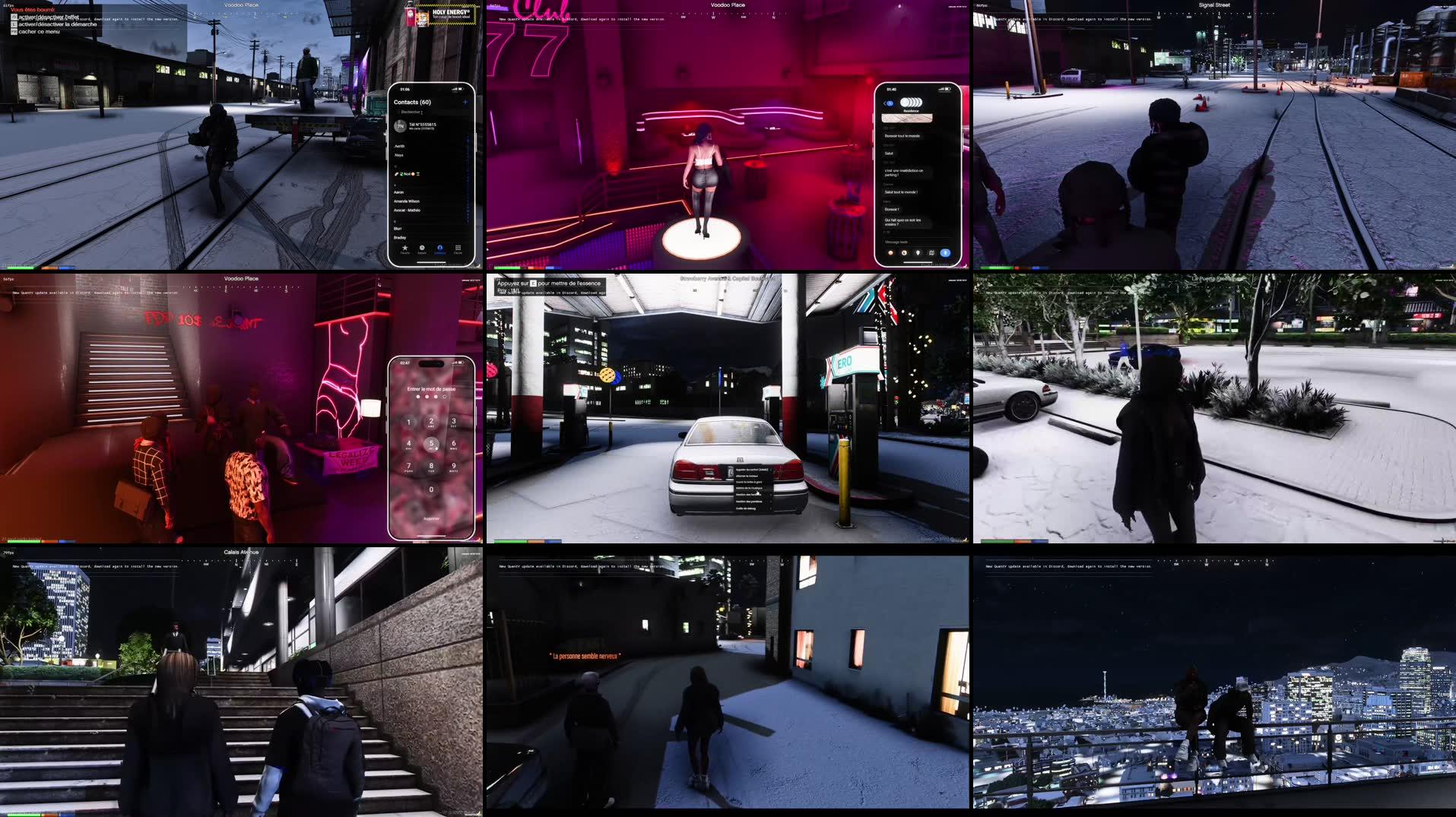
Task: Expand the 'Gestion des portières' submenu arrow
Action: (x=769, y=502)
